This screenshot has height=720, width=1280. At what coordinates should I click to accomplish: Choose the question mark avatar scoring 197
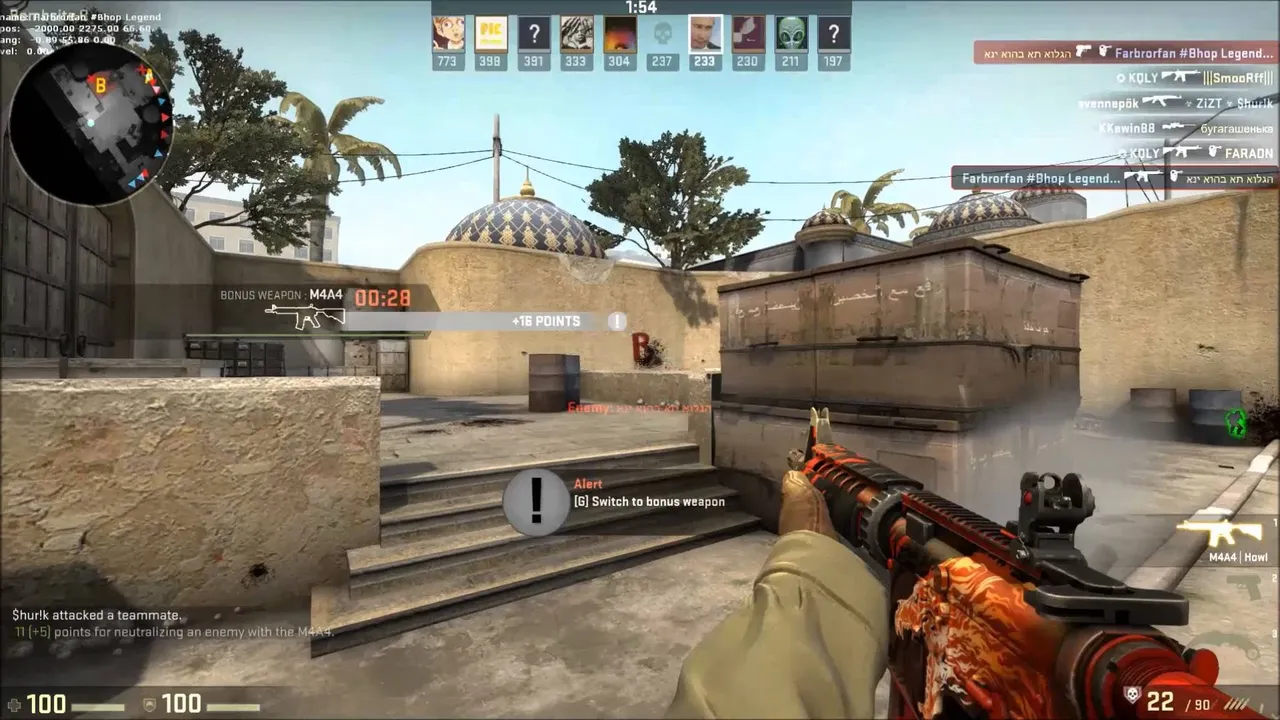point(834,34)
